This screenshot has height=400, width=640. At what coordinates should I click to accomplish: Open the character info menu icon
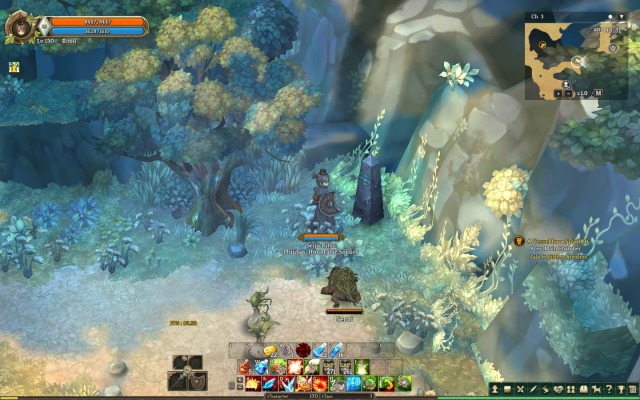495,389
